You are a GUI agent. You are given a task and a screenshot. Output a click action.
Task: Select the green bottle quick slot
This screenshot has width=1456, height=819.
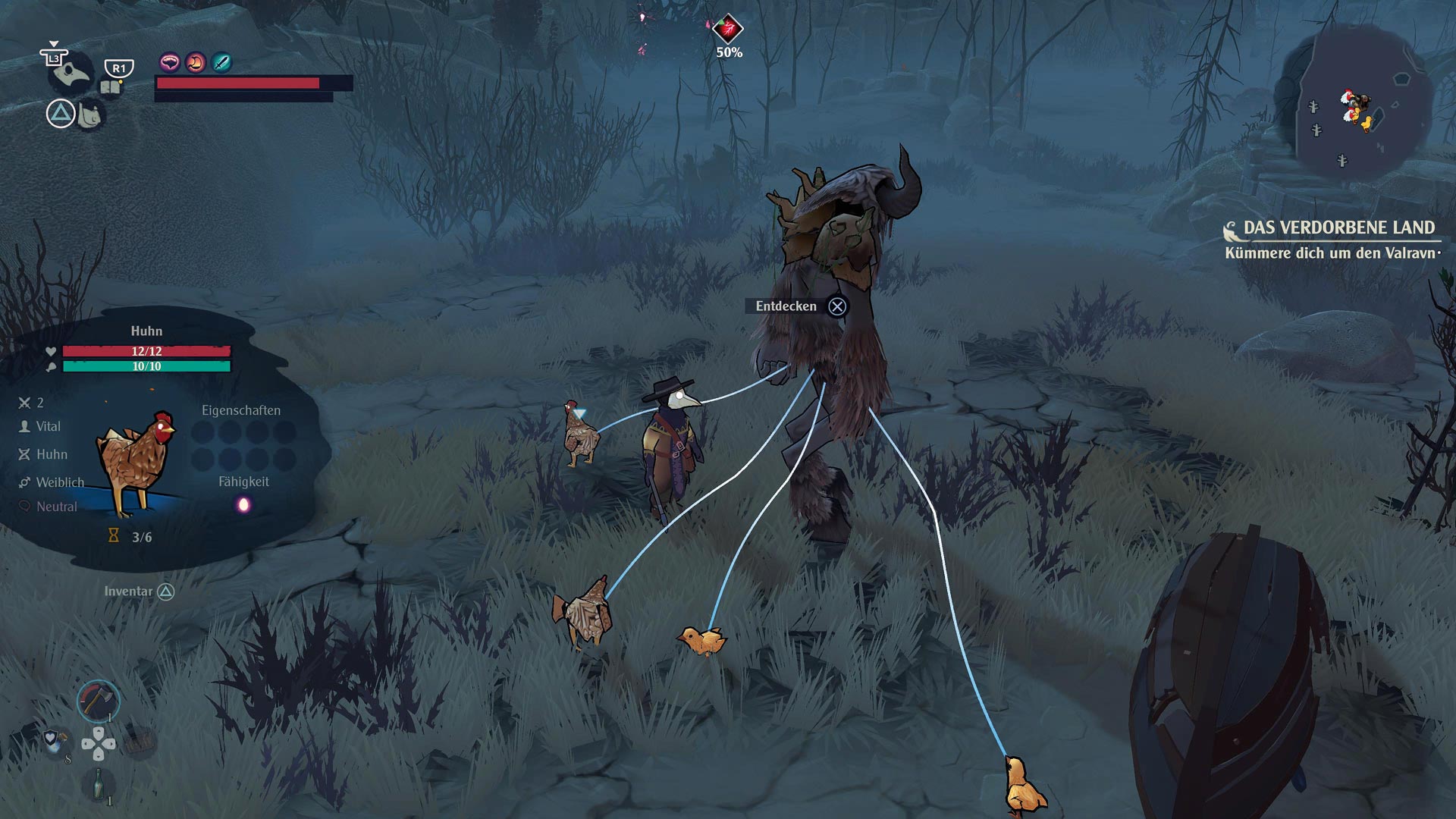pyautogui.click(x=99, y=785)
